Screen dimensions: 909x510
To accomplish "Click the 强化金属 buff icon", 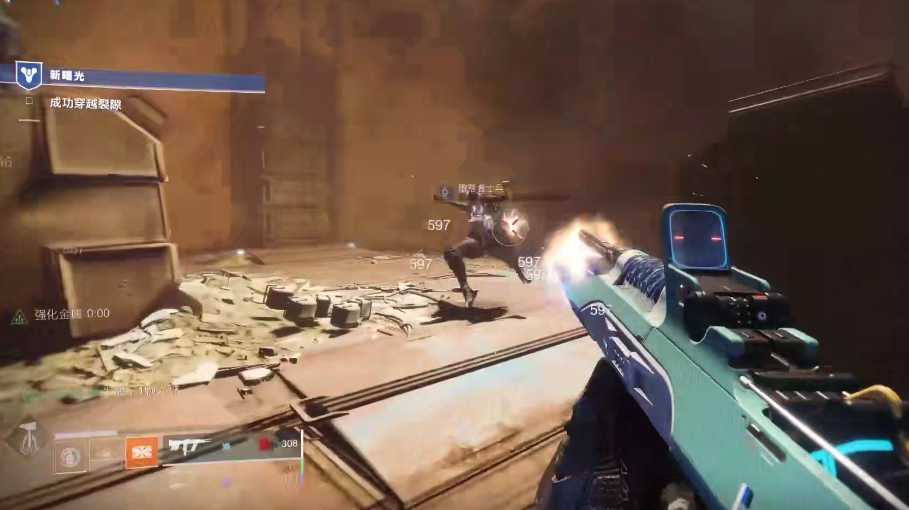I will (x=19, y=316).
